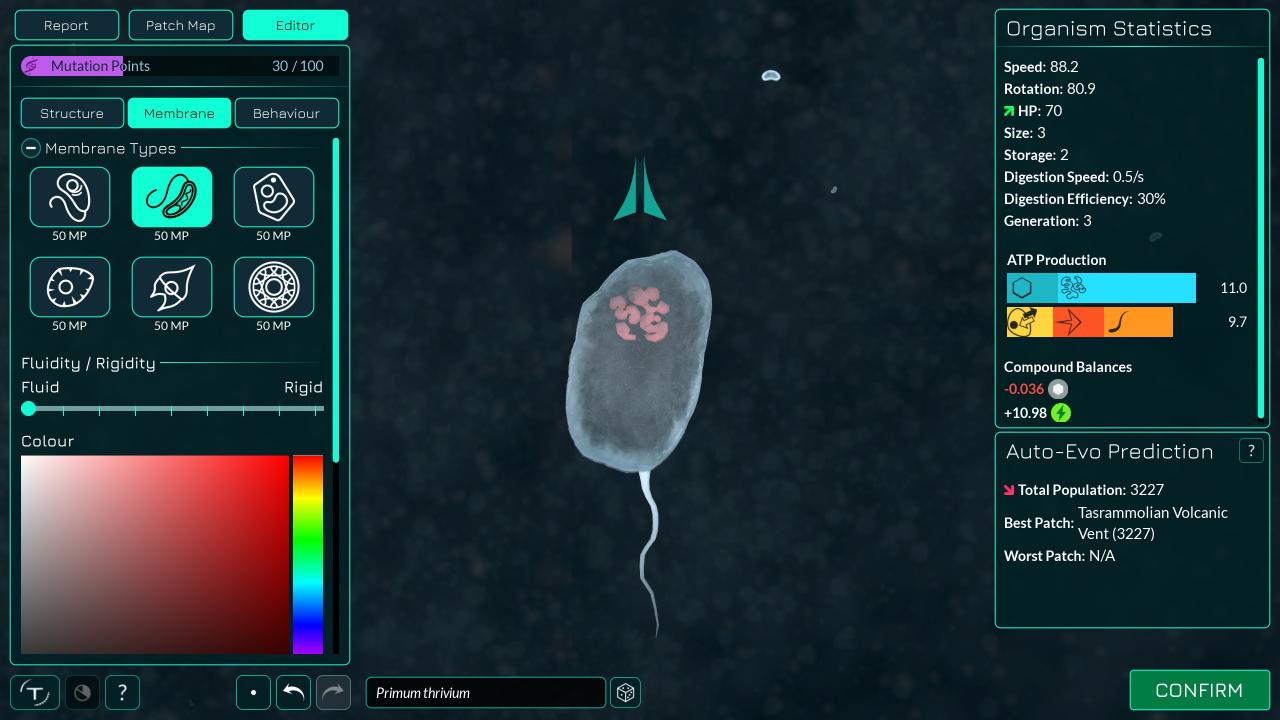Image resolution: width=1280 pixels, height=720 pixels.
Task: Randomize the species name with dice
Action: [626, 692]
